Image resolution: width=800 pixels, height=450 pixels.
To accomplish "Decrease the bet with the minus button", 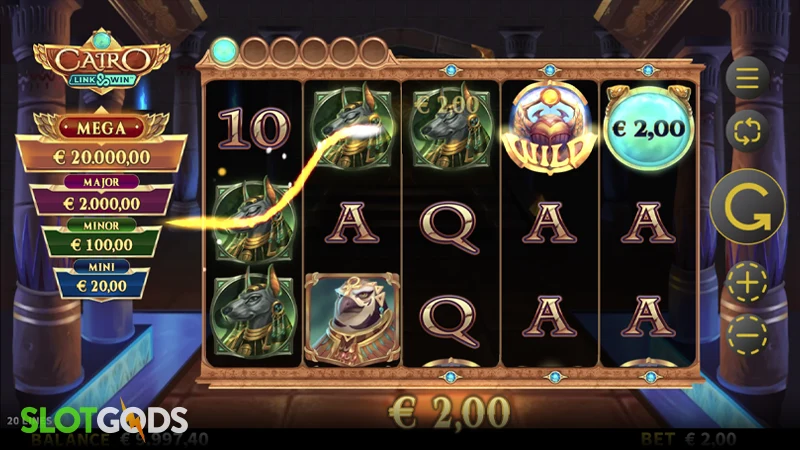I will coord(746,335).
